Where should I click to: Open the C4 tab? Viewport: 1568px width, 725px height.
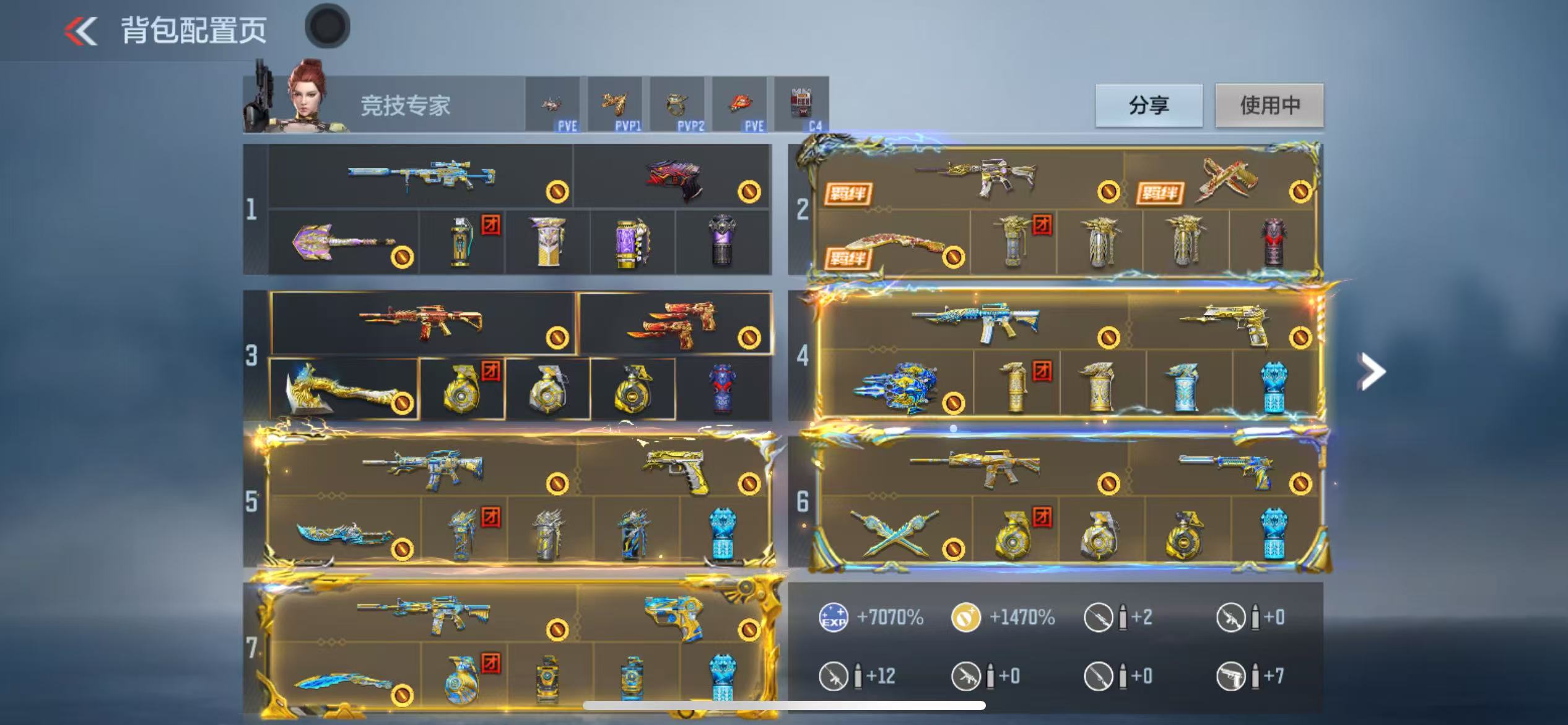(x=801, y=105)
